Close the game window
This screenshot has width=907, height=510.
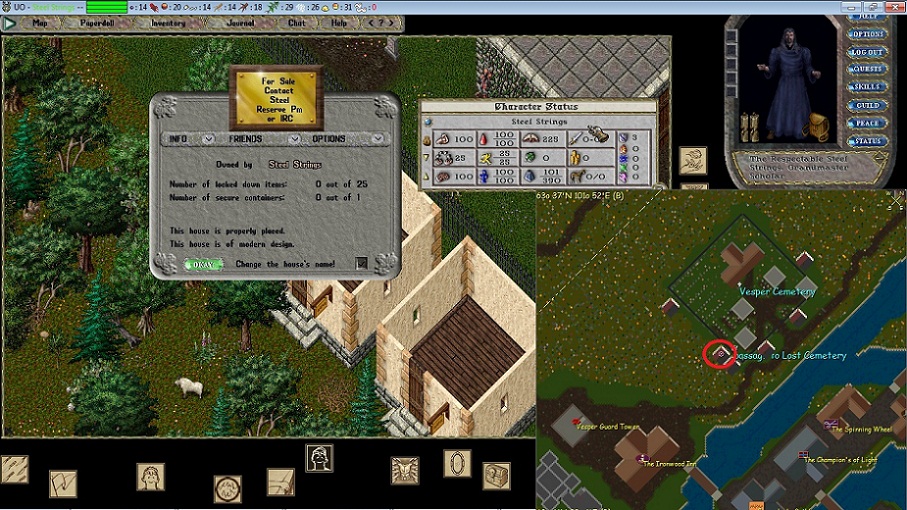coord(894,6)
